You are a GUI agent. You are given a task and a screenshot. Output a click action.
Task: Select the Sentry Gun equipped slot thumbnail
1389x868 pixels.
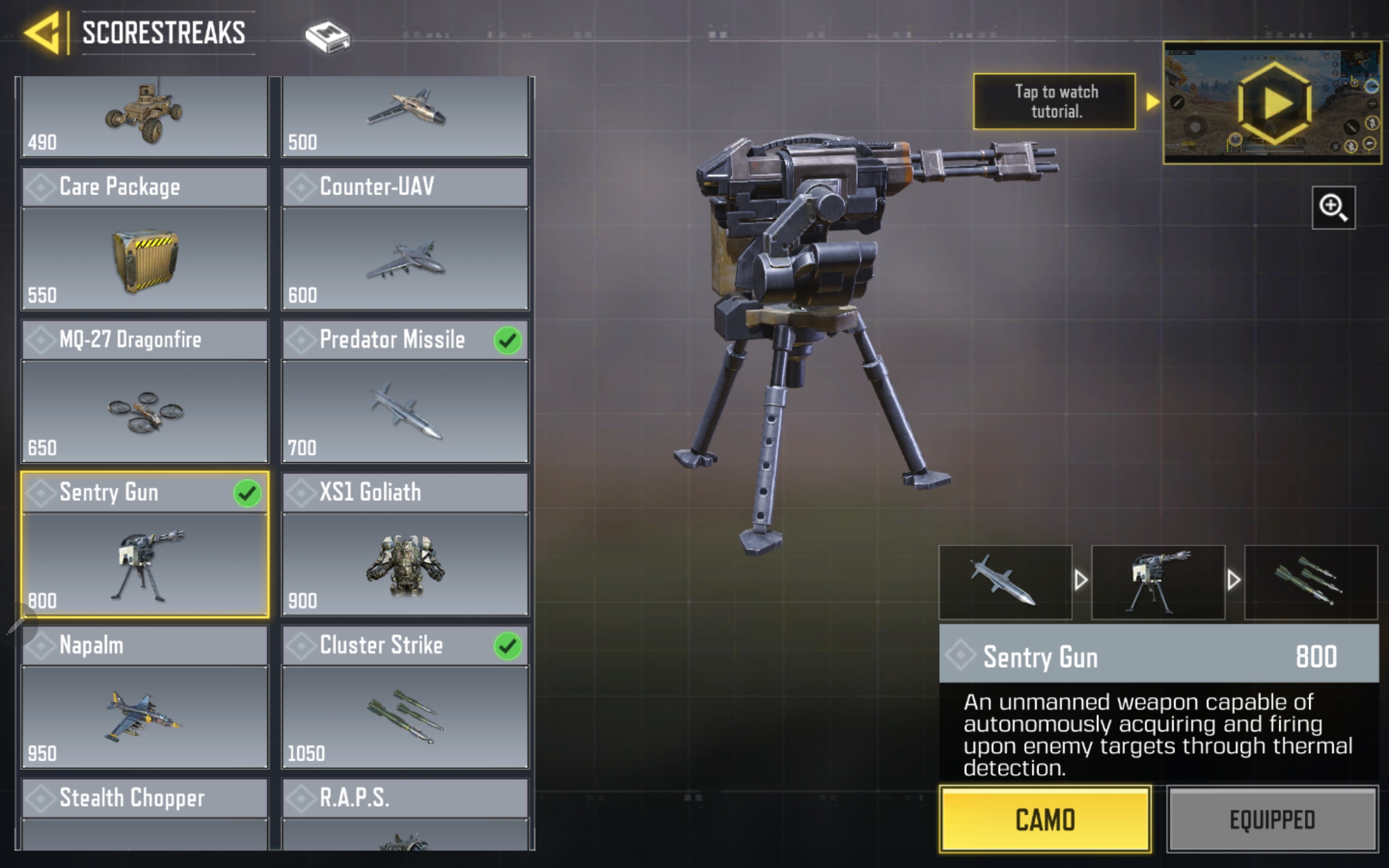[x=1158, y=582]
